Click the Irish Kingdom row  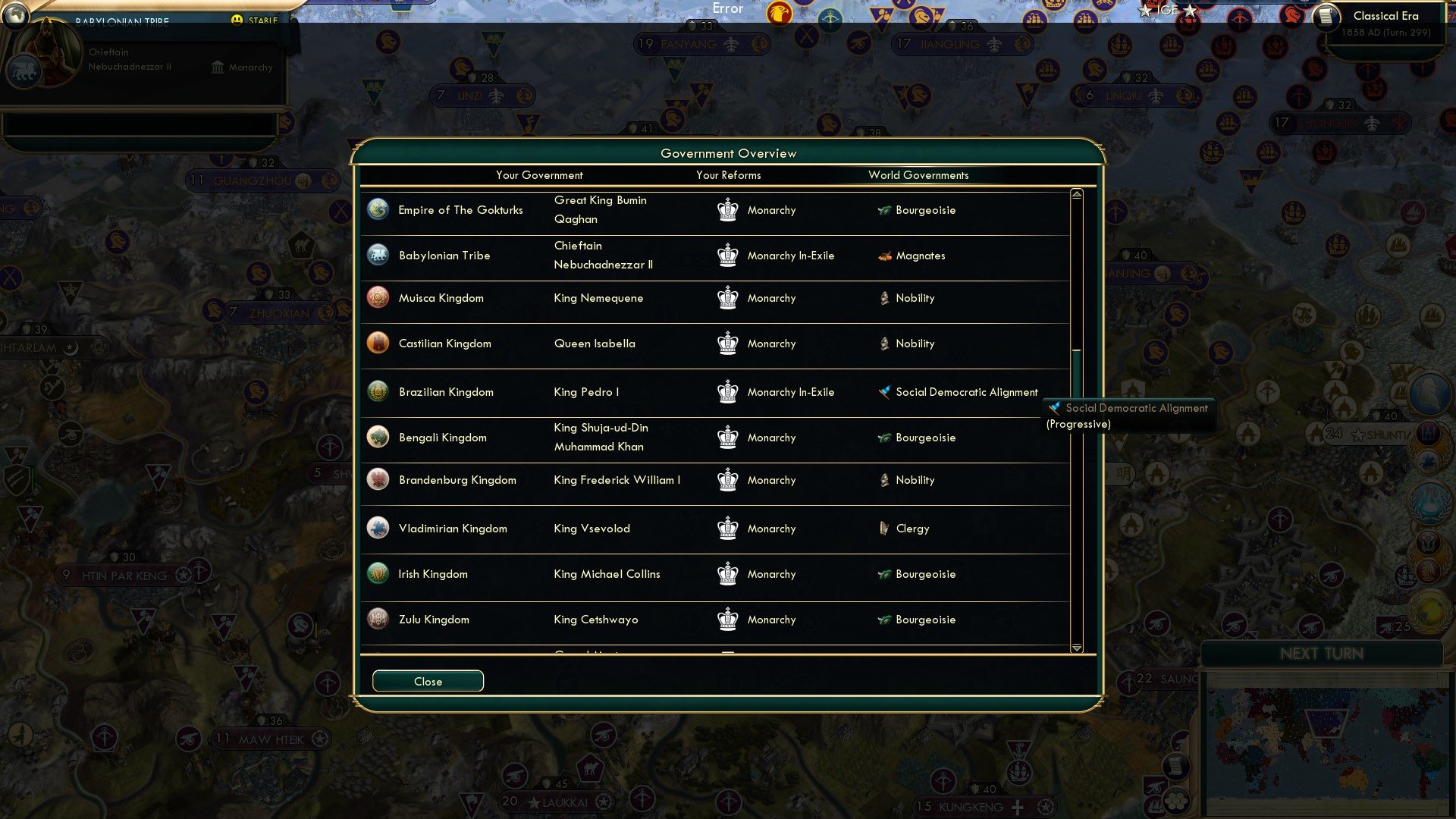point(432,574)
